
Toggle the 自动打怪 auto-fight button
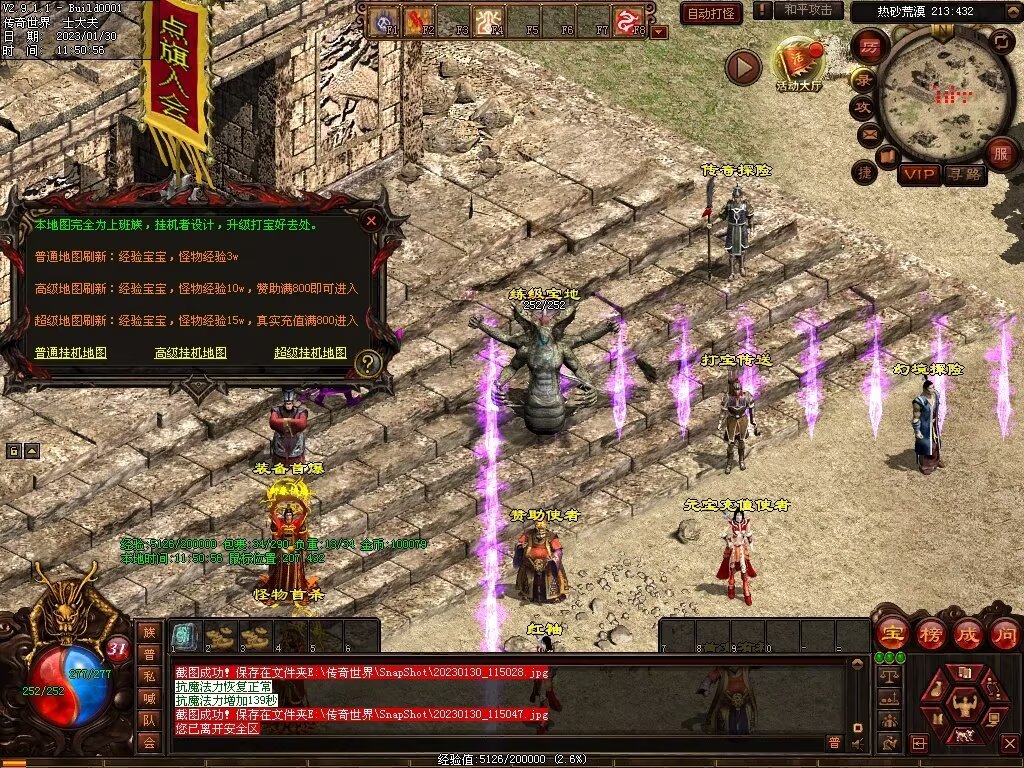point(711,13)
